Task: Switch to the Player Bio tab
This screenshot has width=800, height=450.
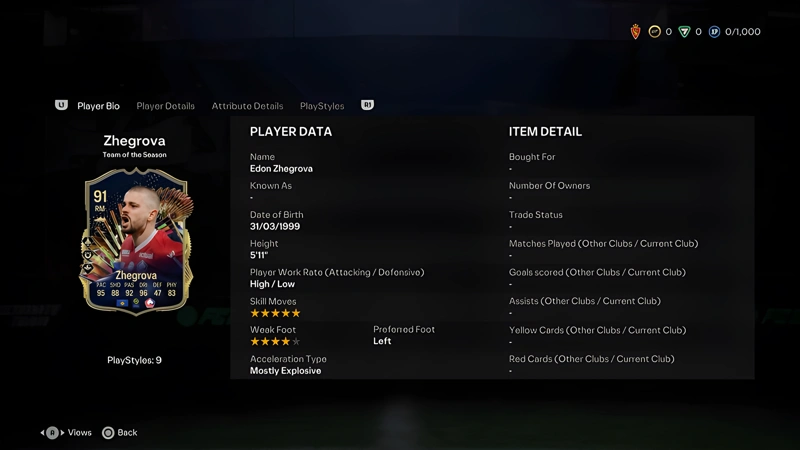Action: click(x=98, y=106)
